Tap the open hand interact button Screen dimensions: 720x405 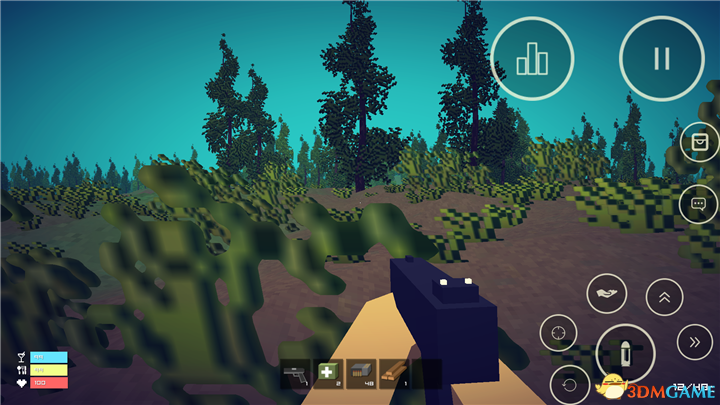click(x=607, y=293)
